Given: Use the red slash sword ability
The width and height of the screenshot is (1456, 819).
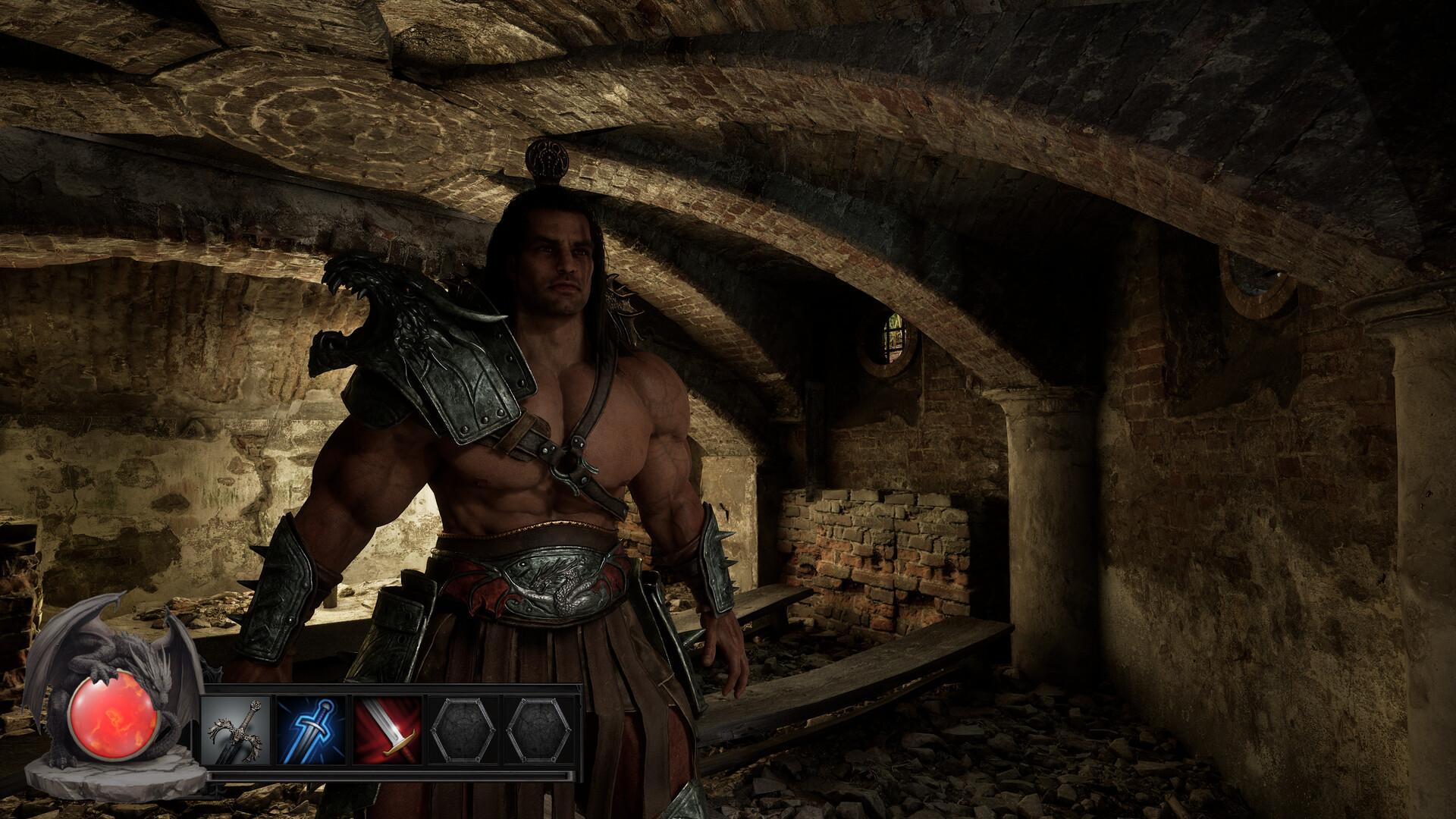Looking at the screenshot, I should pyautogui.click(x=388, y=730).
